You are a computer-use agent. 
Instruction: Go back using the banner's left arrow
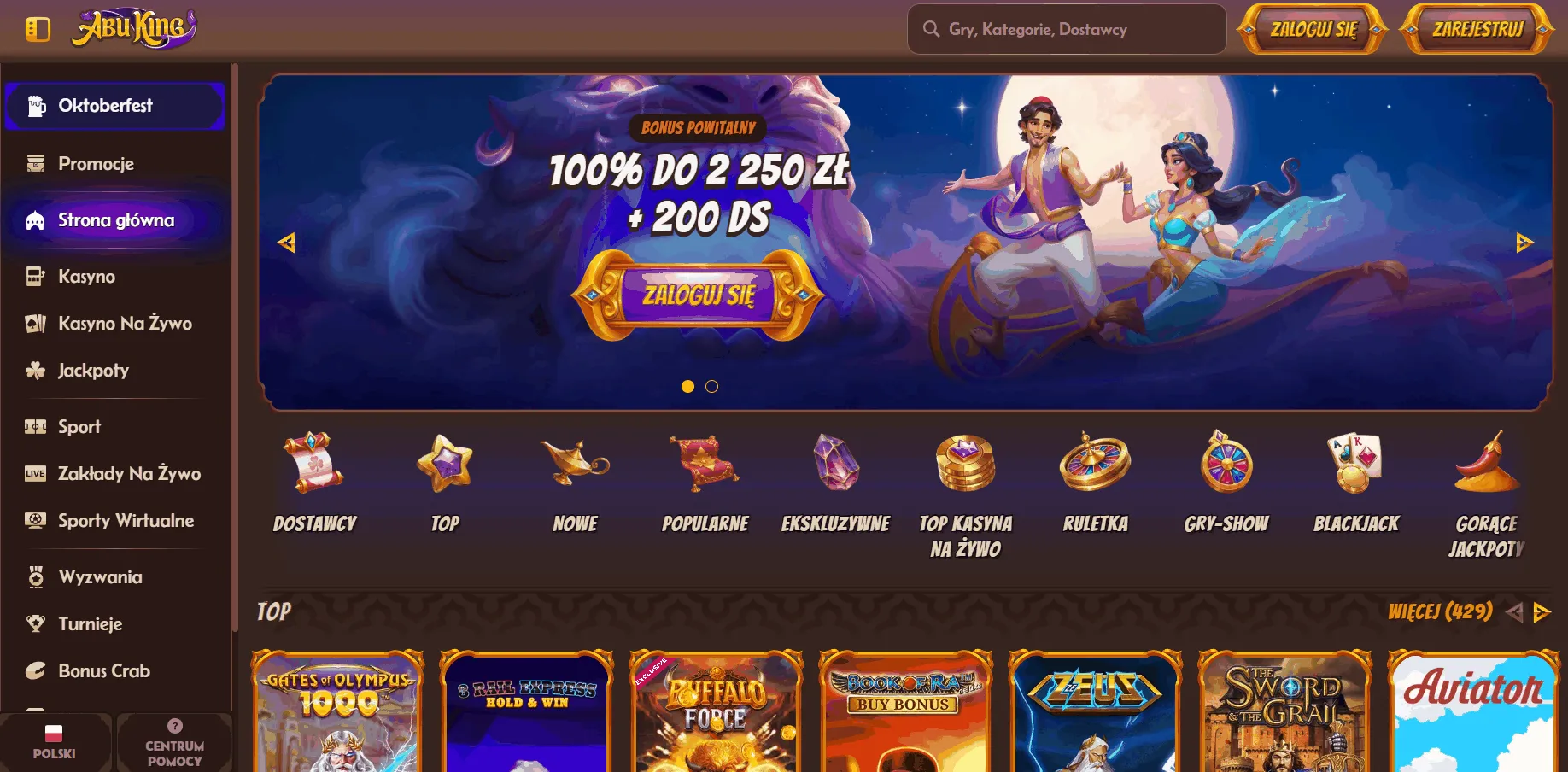[288, 243]
